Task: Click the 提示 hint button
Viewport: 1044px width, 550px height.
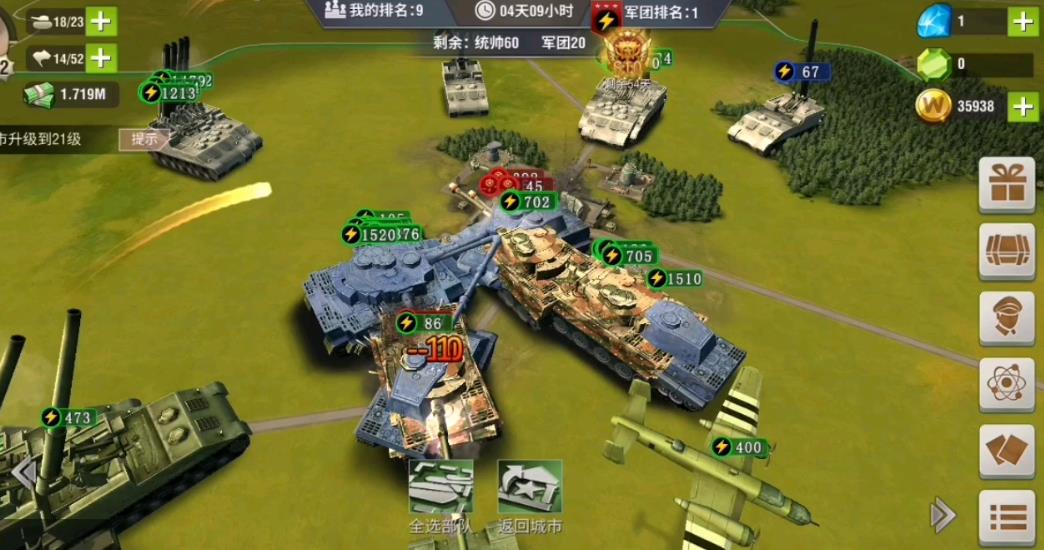Action: (x=144, y=139)
